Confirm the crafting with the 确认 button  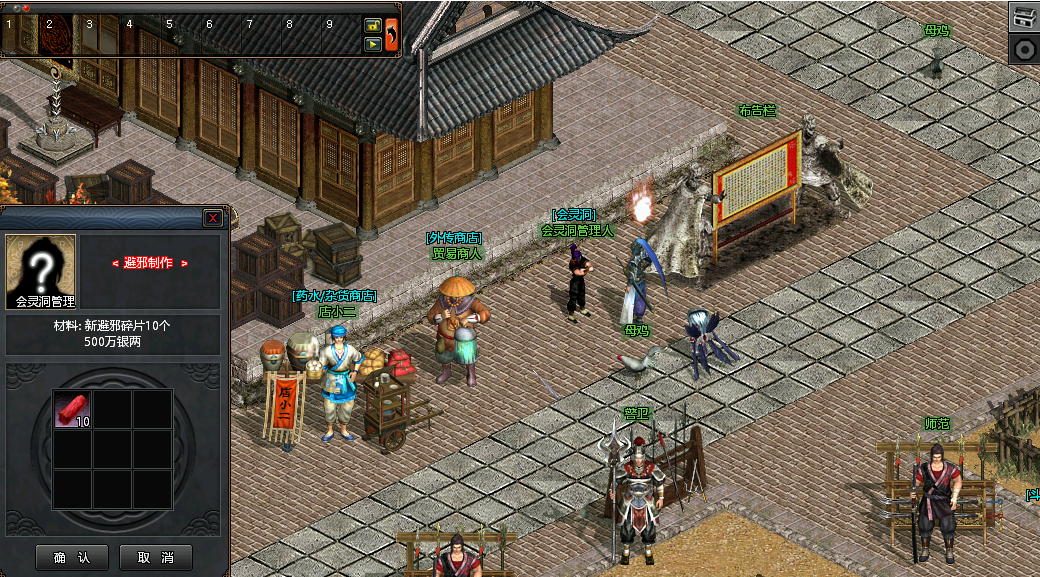pos(72,557)
